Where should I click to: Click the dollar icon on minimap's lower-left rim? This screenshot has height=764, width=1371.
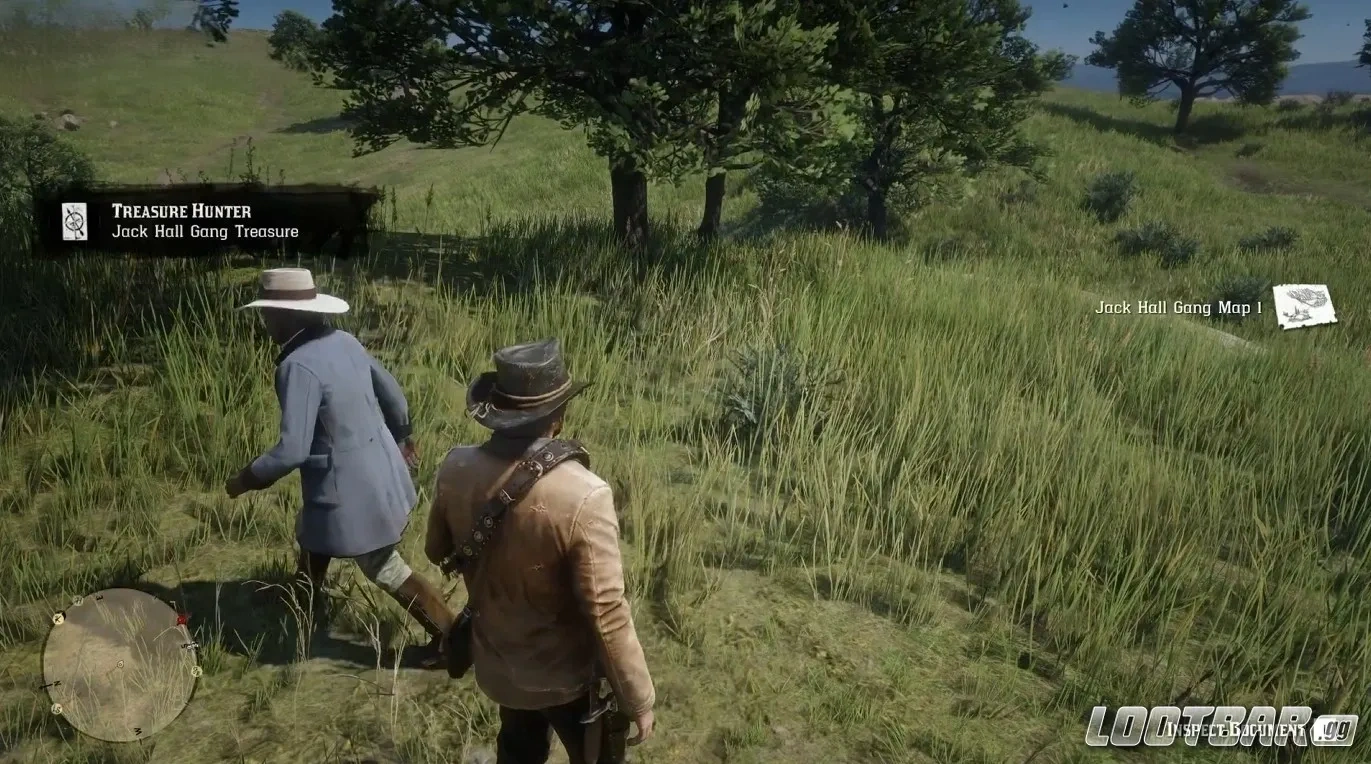[56, 709]
